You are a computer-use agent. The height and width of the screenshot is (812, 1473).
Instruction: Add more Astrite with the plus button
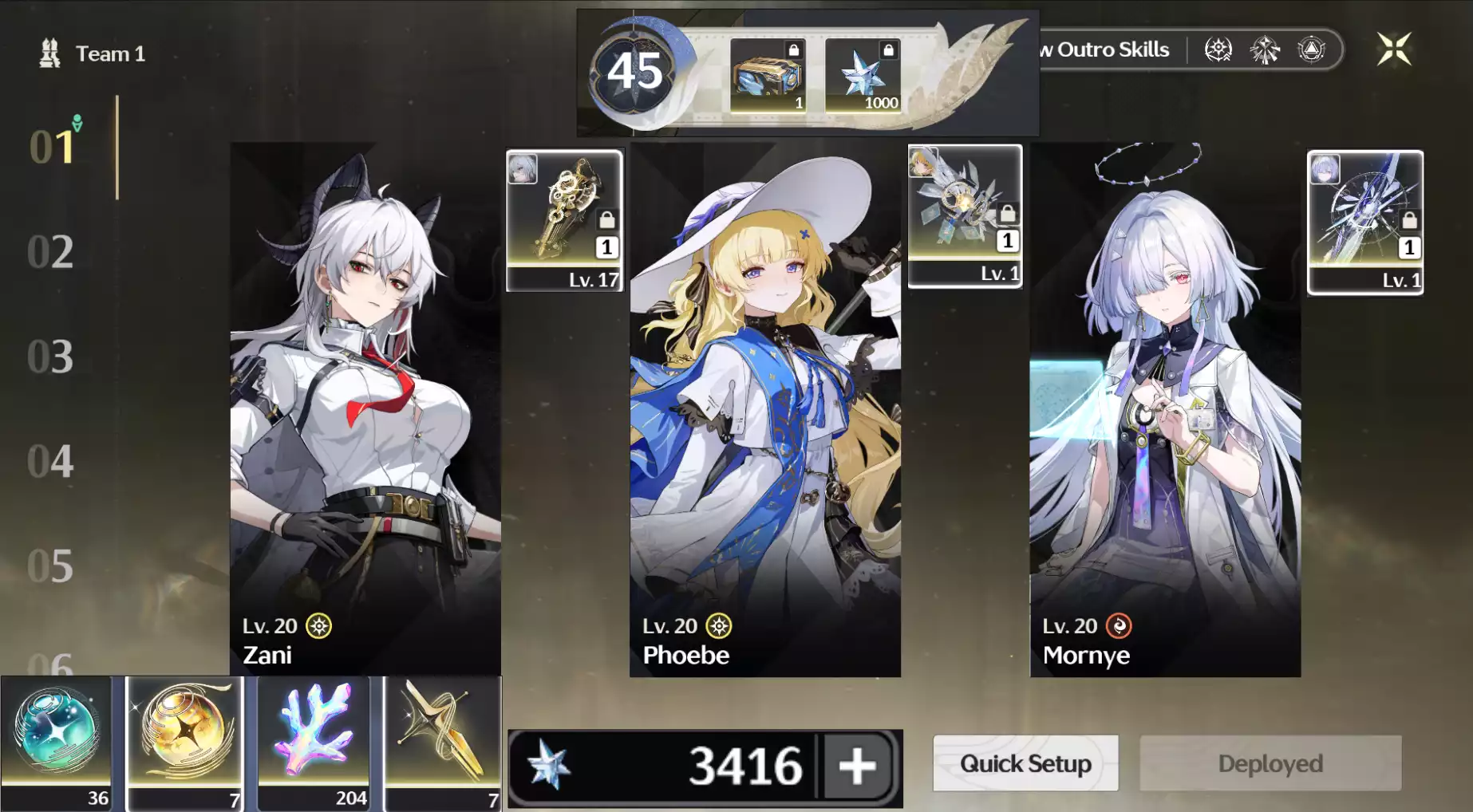point(857,766)
